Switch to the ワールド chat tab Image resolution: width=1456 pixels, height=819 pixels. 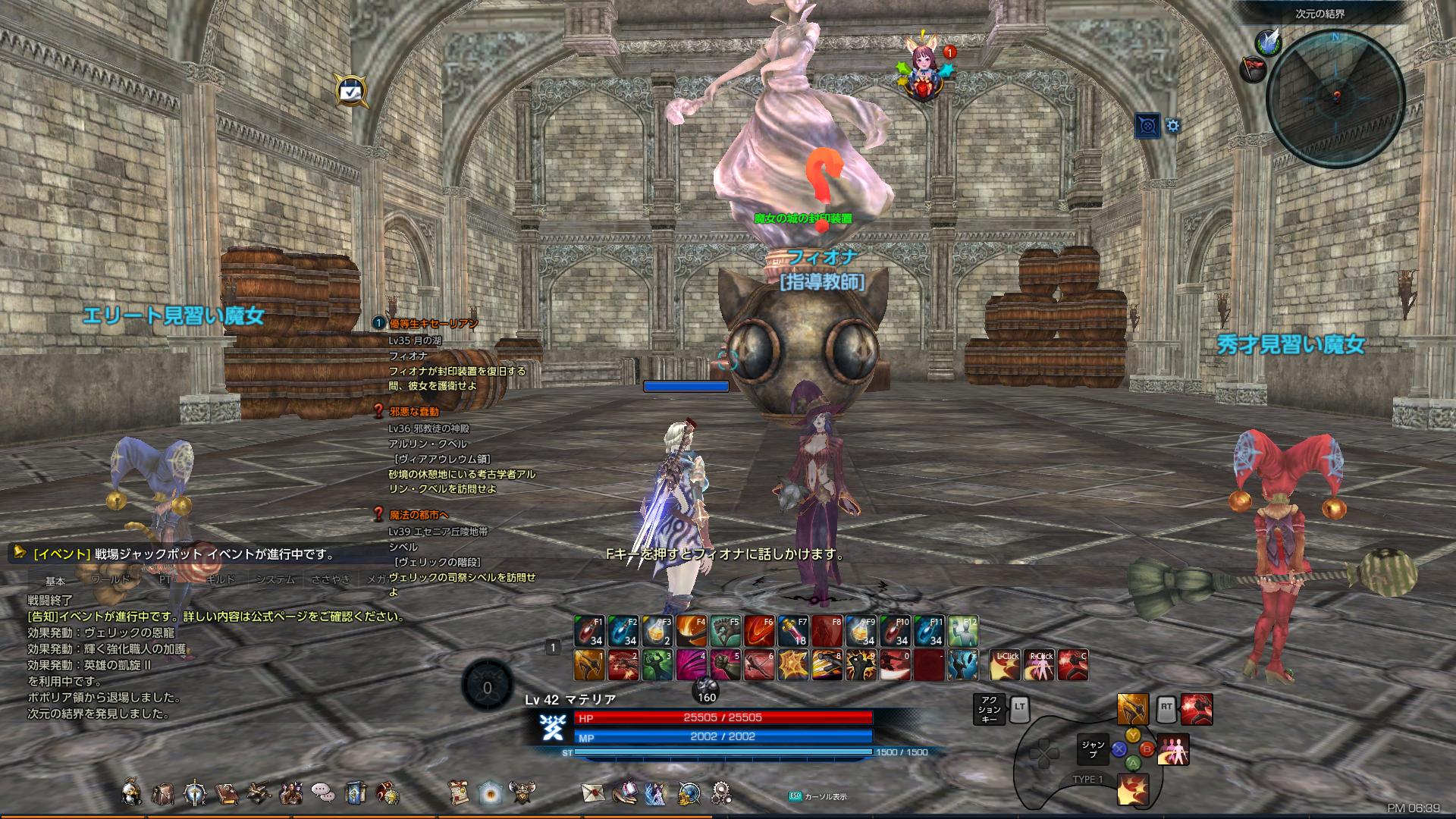[x=111, y=579]
